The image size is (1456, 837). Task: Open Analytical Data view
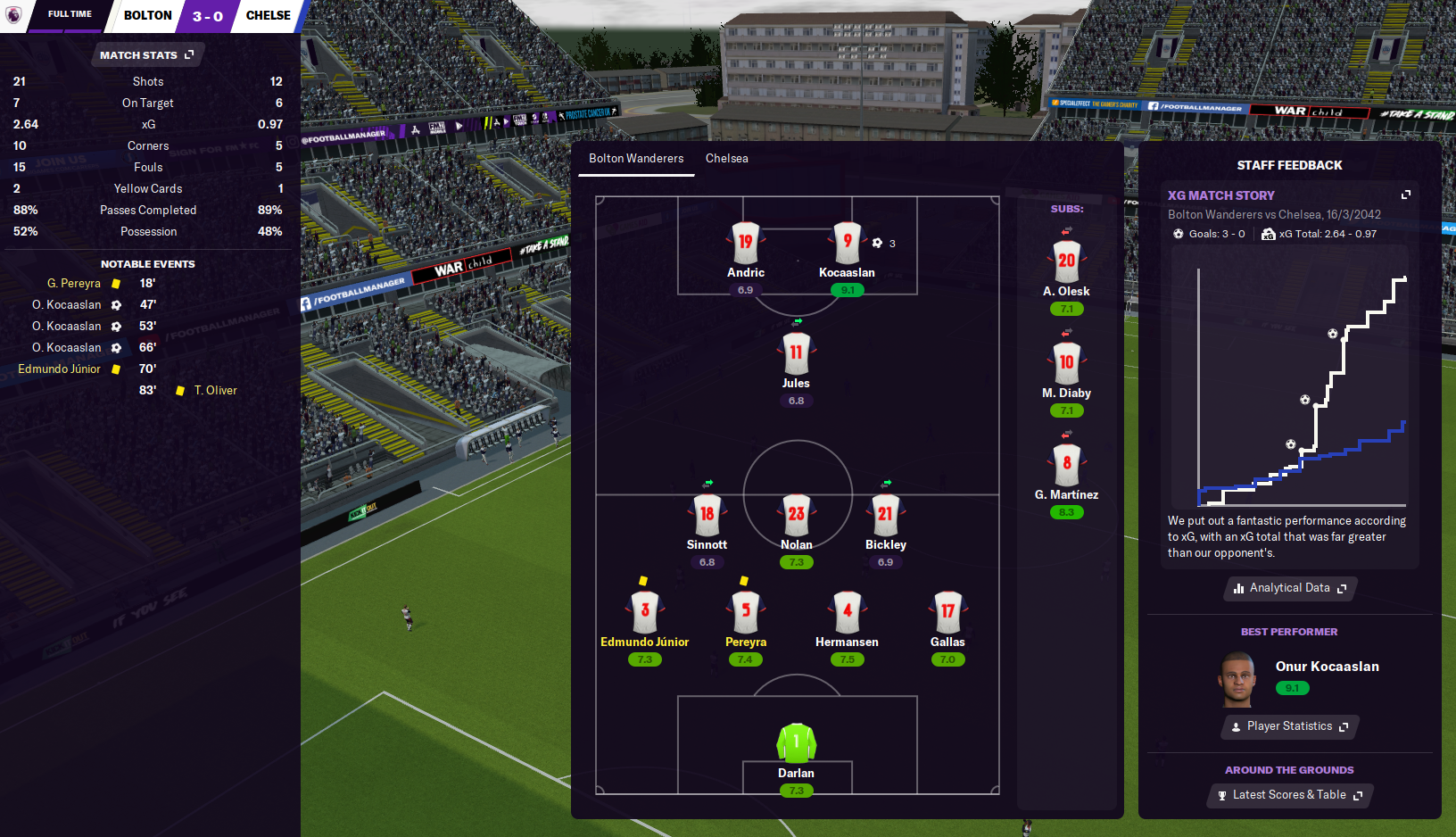[1289, 588]
